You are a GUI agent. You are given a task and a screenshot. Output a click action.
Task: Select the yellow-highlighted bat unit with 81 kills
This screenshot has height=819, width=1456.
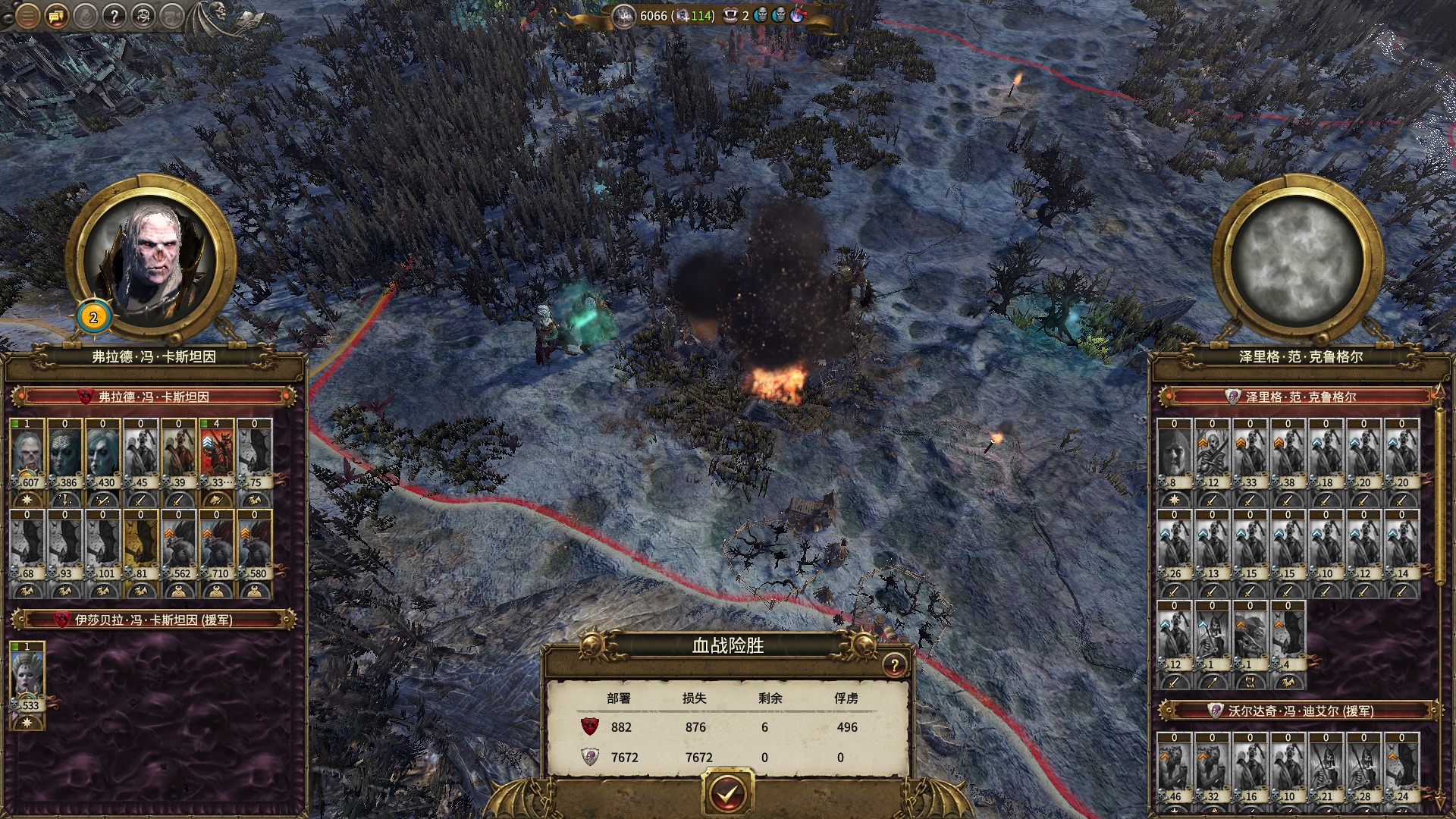(x=141, y=546)
